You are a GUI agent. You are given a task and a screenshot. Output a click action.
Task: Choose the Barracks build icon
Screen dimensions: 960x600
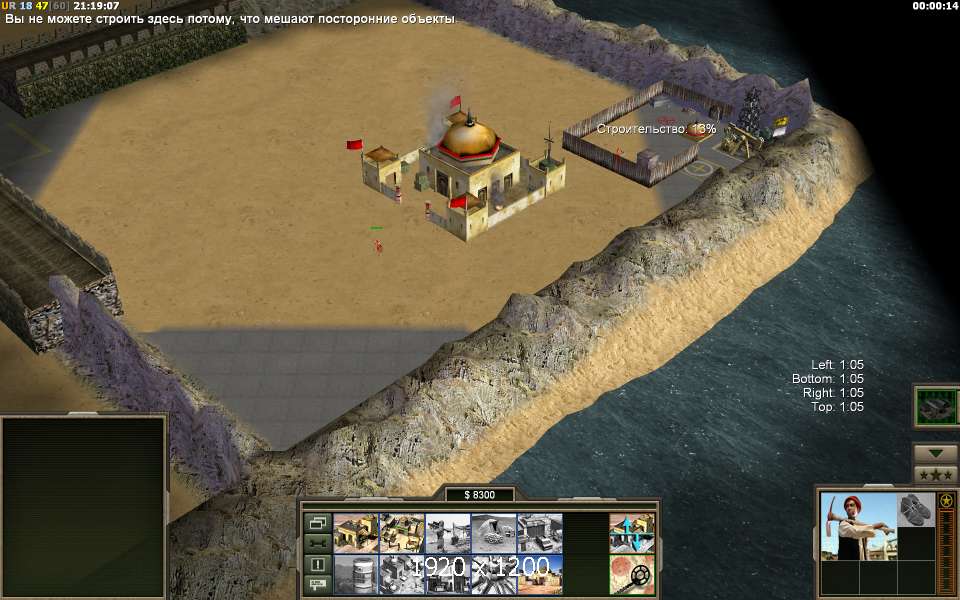401,533
